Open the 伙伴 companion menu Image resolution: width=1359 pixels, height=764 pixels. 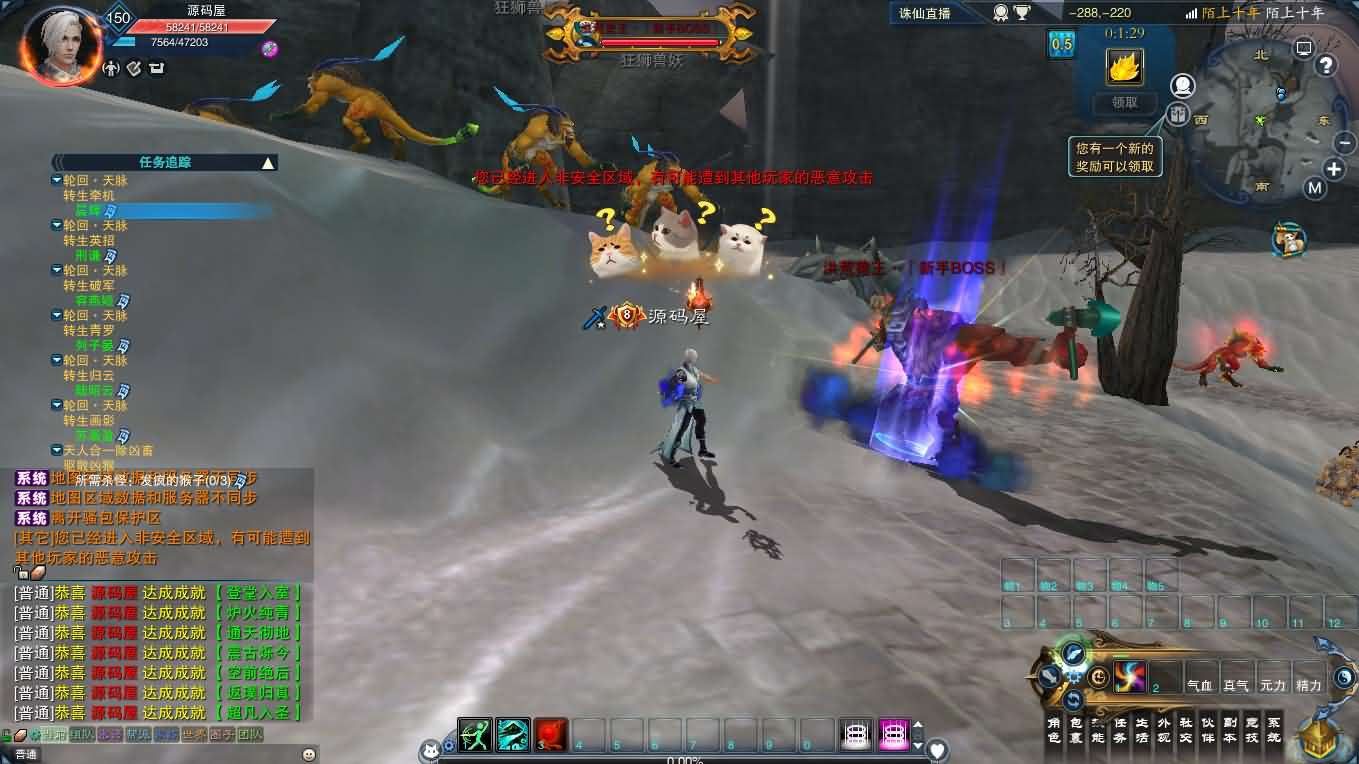(1207, 730)
